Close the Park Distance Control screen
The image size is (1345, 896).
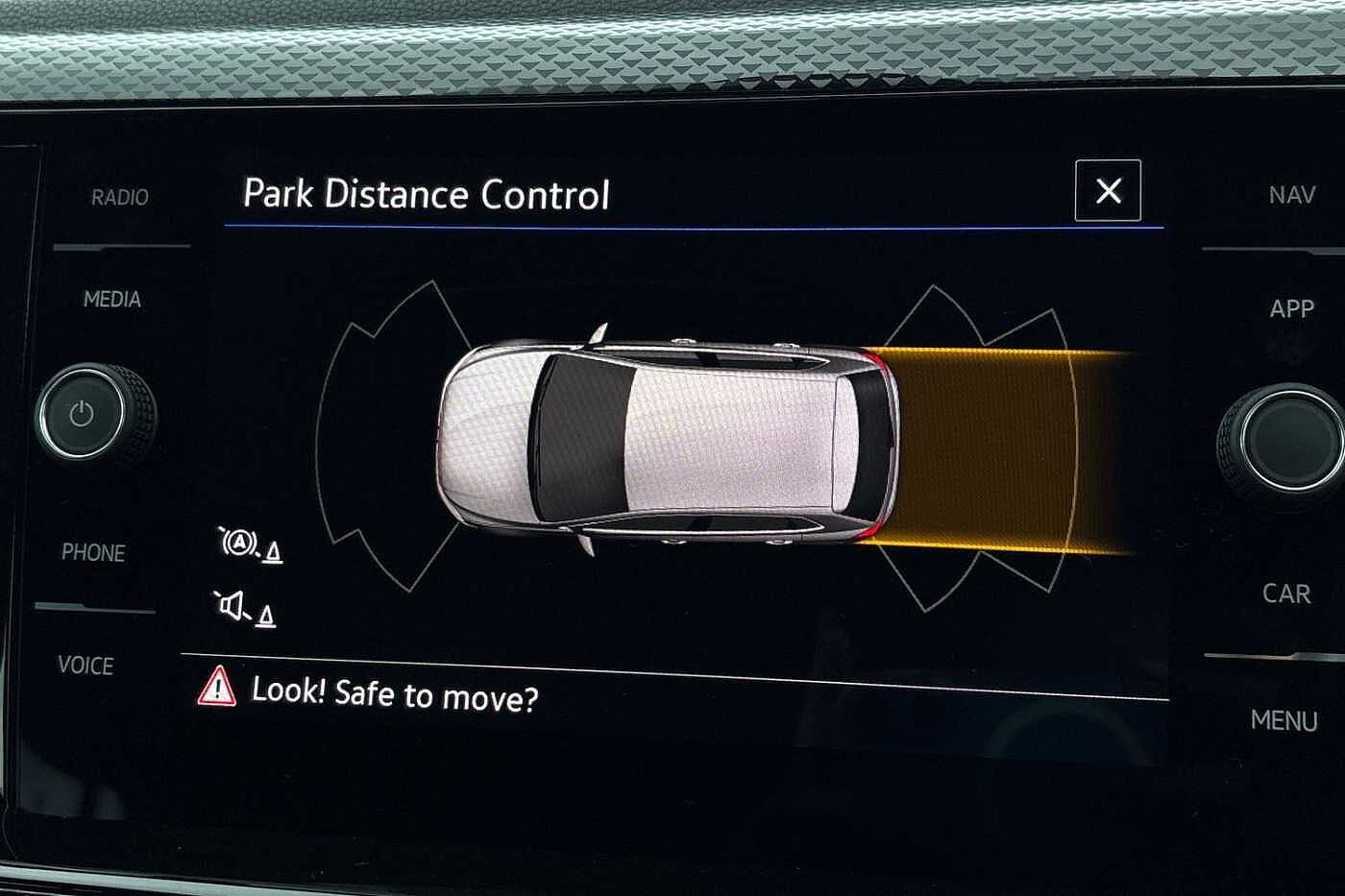pyautogui.click(x=1108, y=191)
